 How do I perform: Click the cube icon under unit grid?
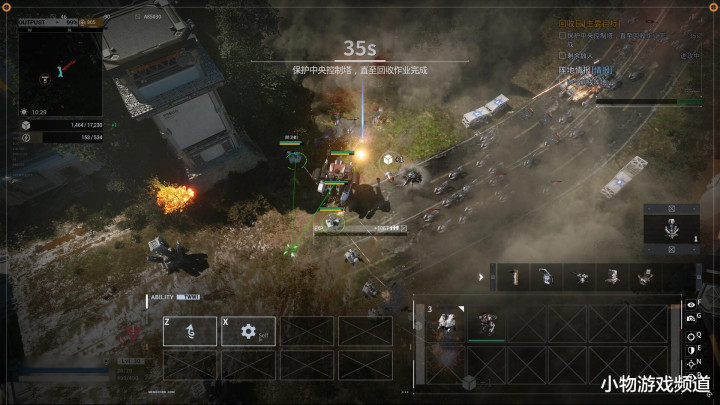(x=468, y=383)
